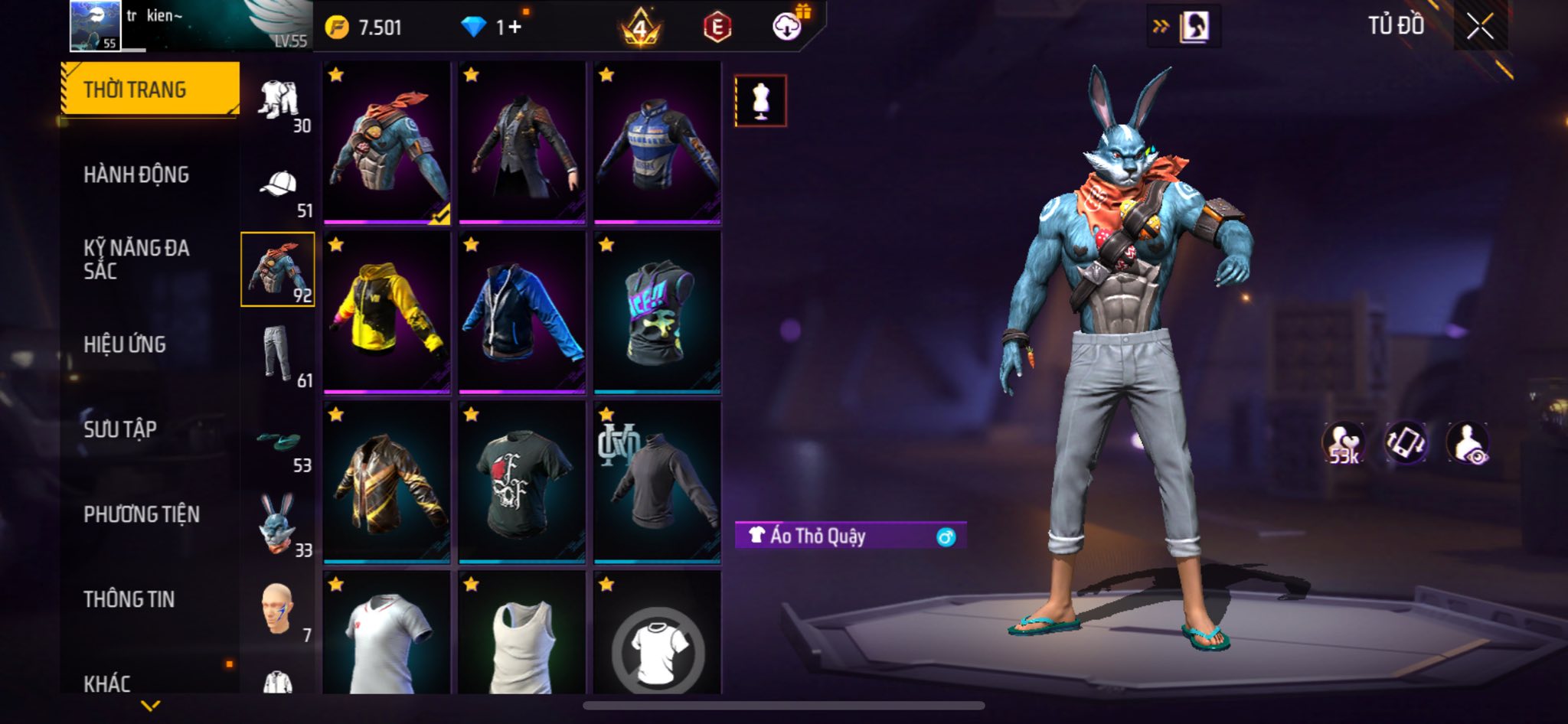Switch to KỸ NĂNG ĐA SẮC
The image size is (1568, 724).
(136, 259)
